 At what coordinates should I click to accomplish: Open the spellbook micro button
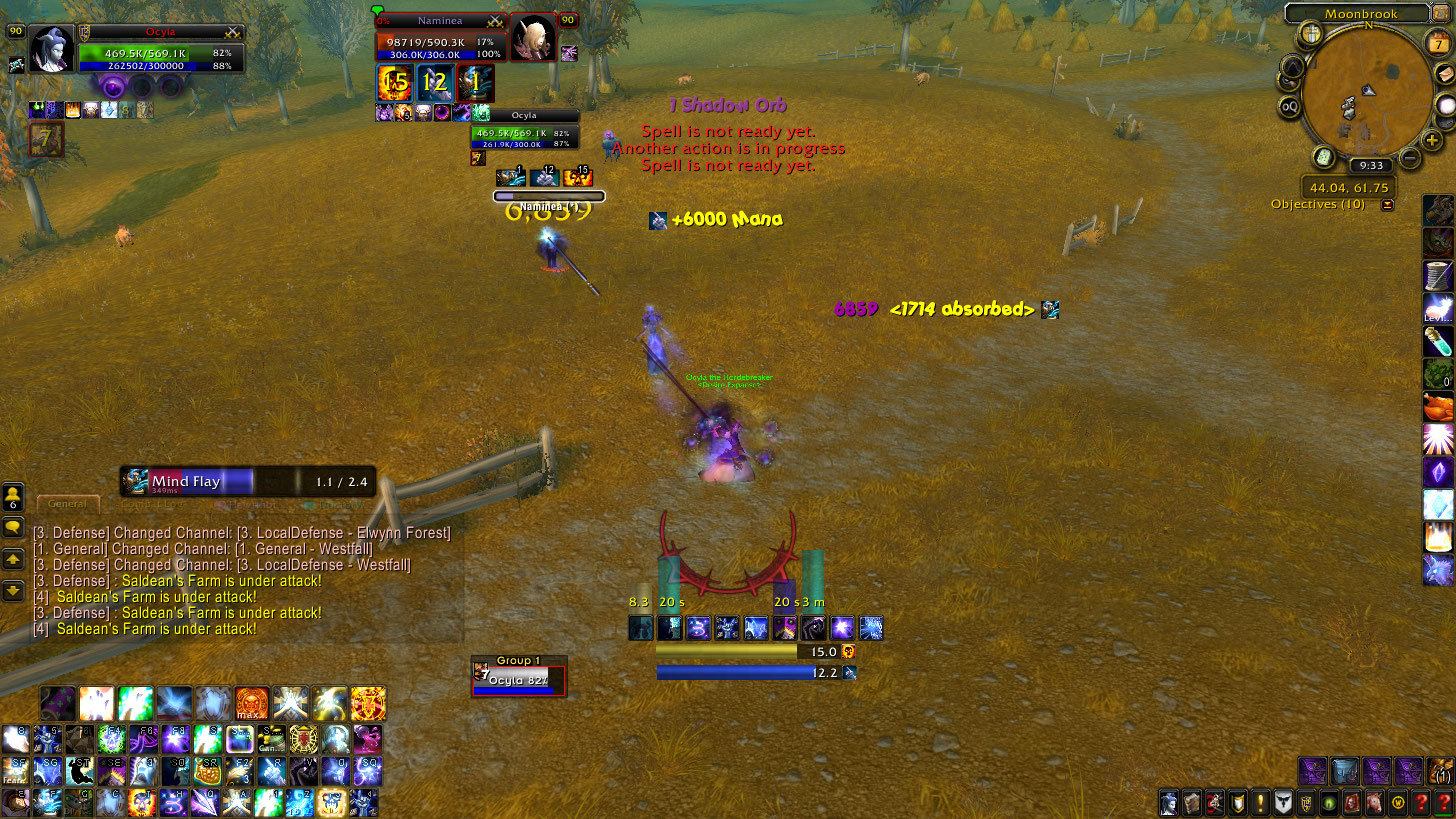[x=1191, y=802]
